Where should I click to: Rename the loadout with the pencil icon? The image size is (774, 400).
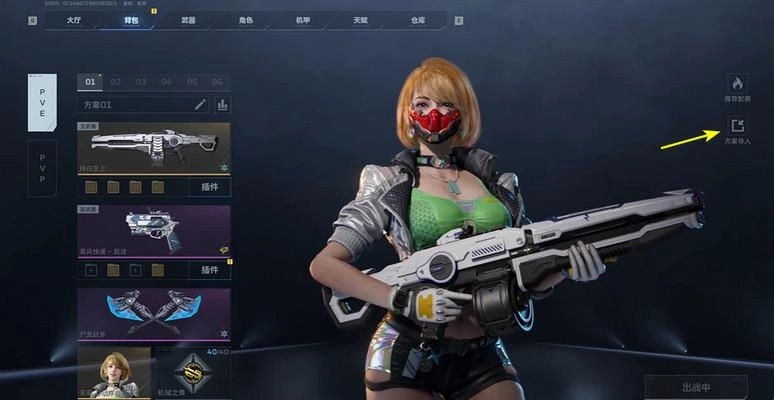click(x=200, y=104)
